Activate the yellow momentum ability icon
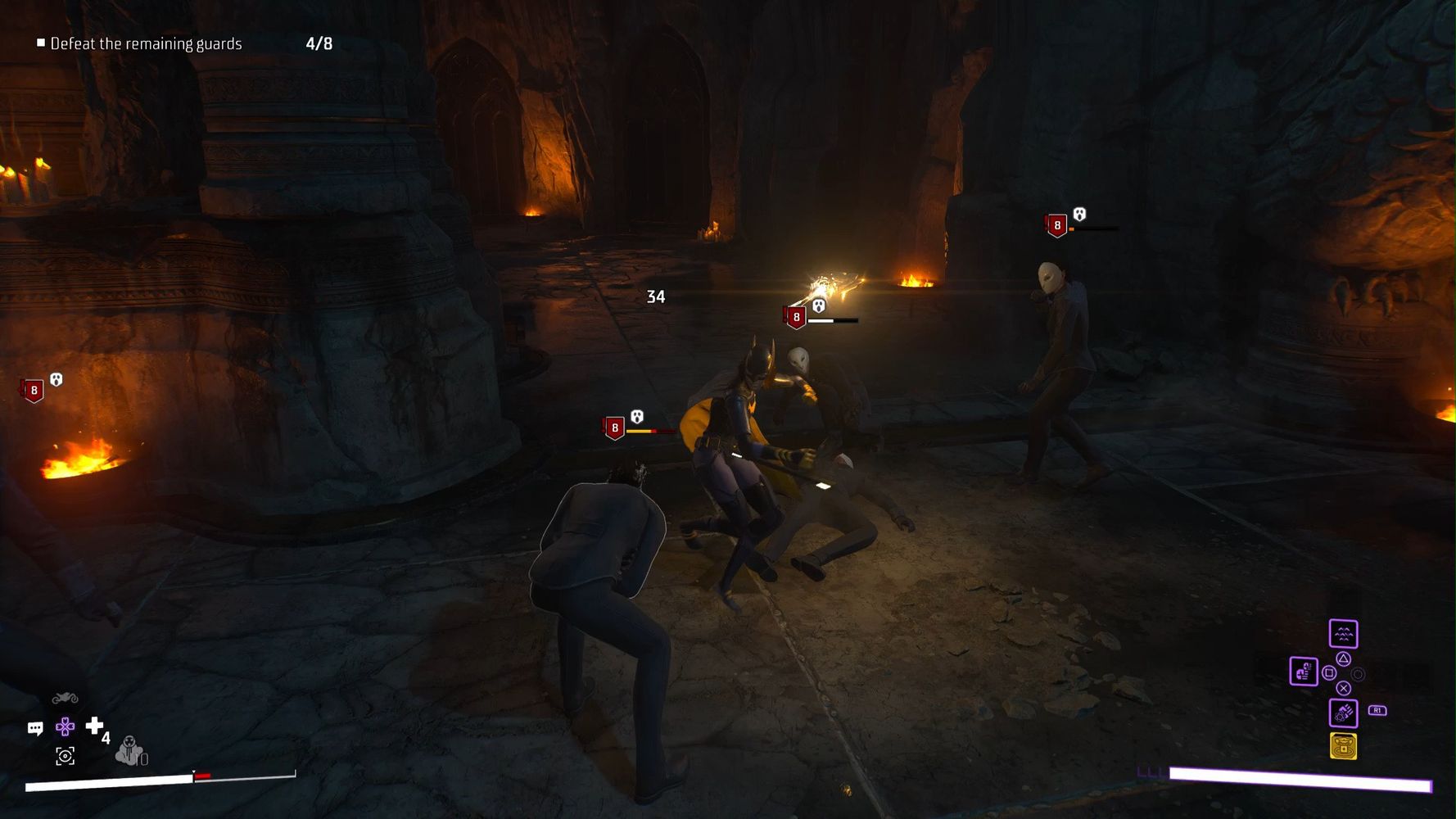The image size is (1456, 819). [x=1343, y=746]
